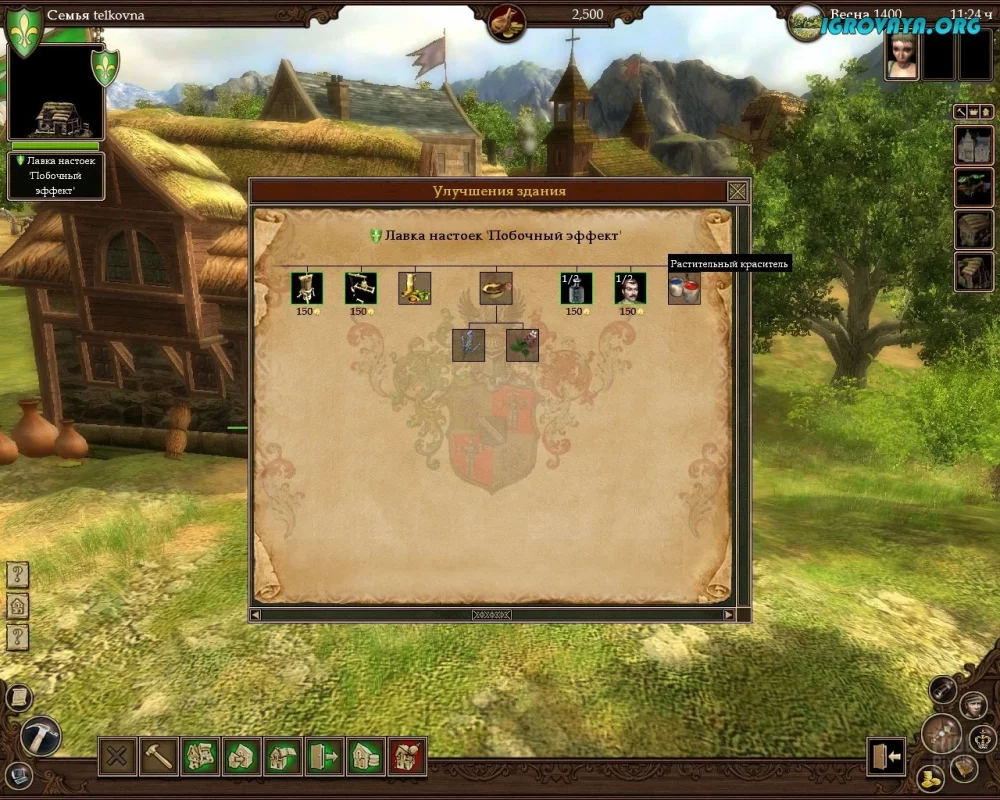Choose the red flowering plant upgrade
Image resolution: width=1000 pixels, height=800 pixels.
point(522,345)
